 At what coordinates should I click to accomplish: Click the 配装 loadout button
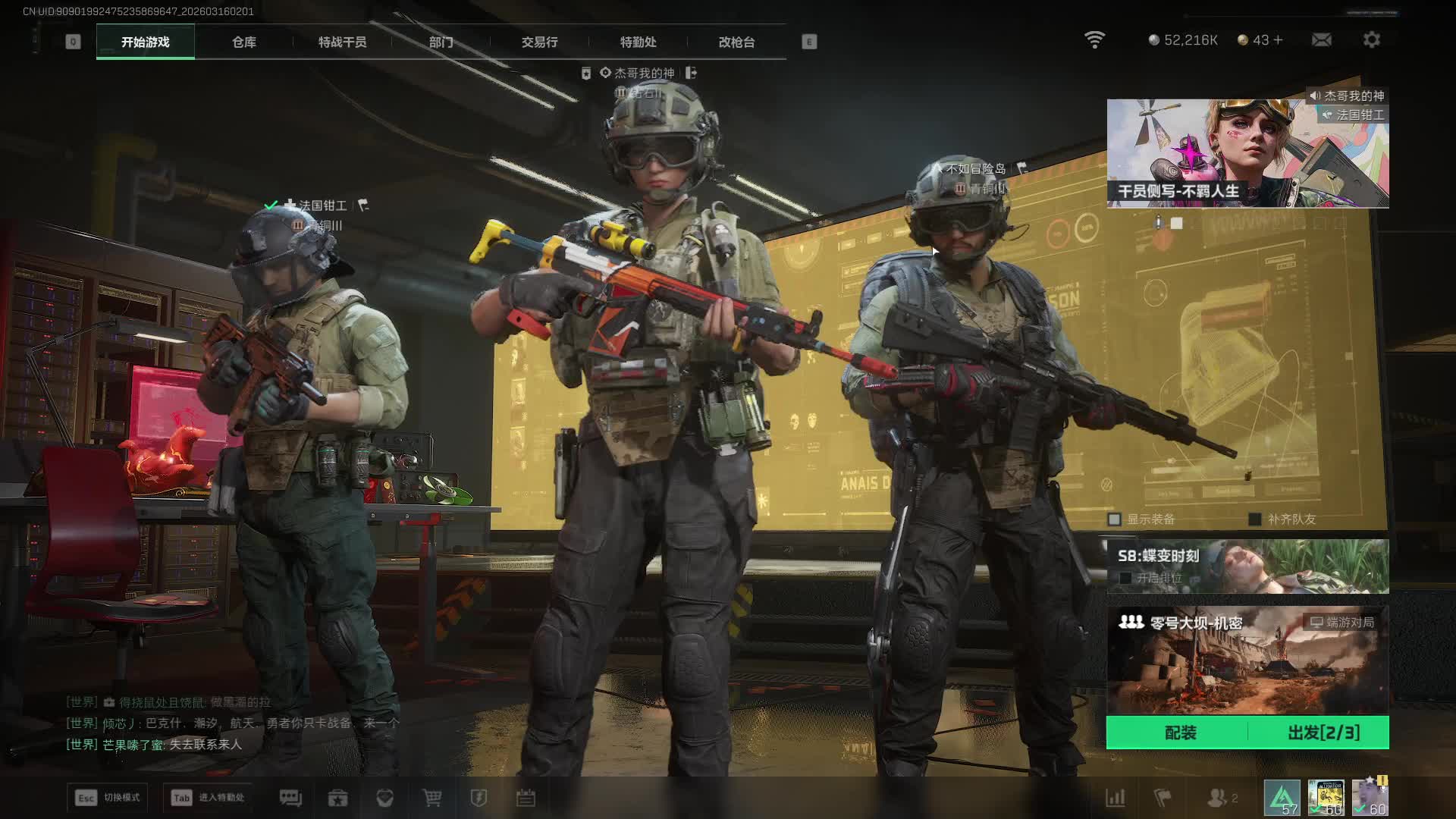tap(1179, 733)
